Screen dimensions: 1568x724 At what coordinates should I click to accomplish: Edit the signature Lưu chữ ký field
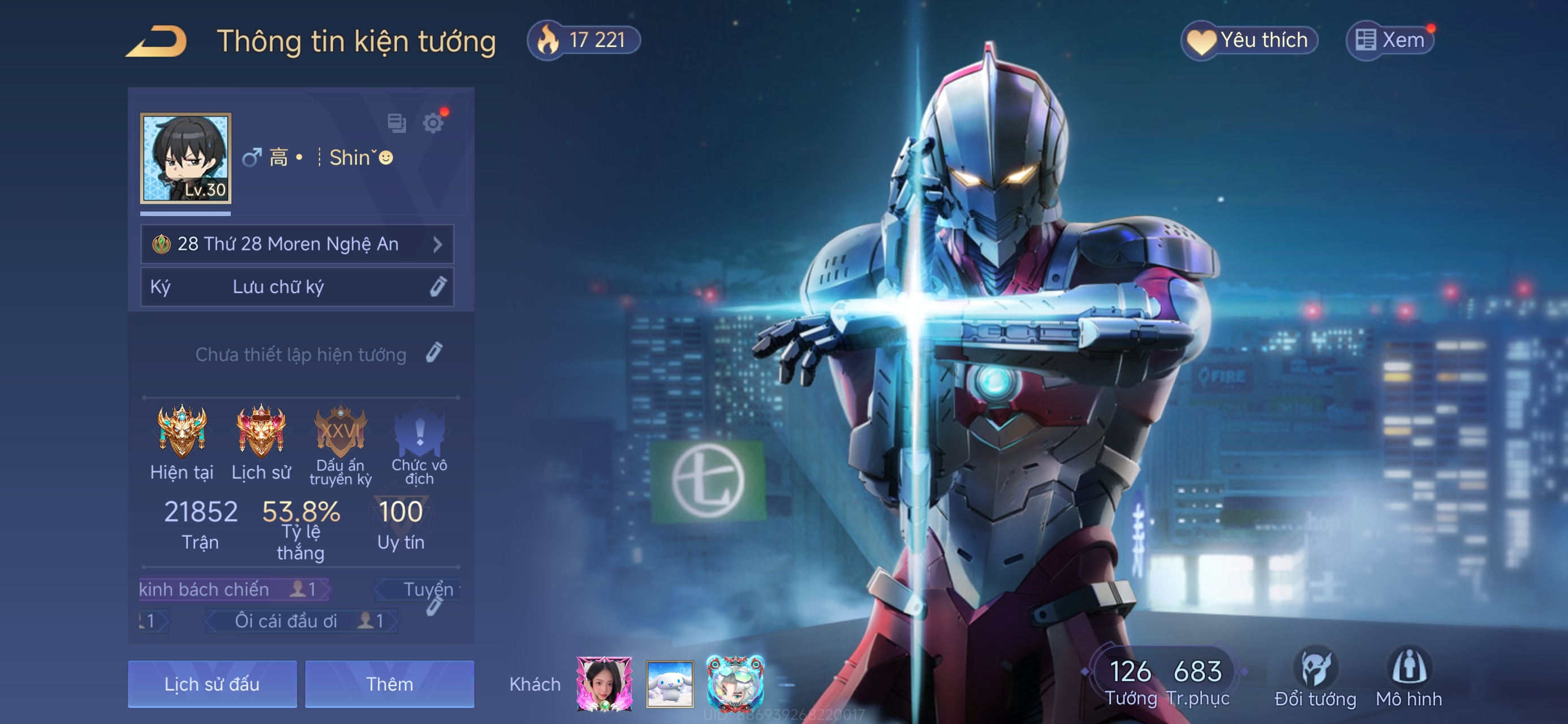[296, 287]
